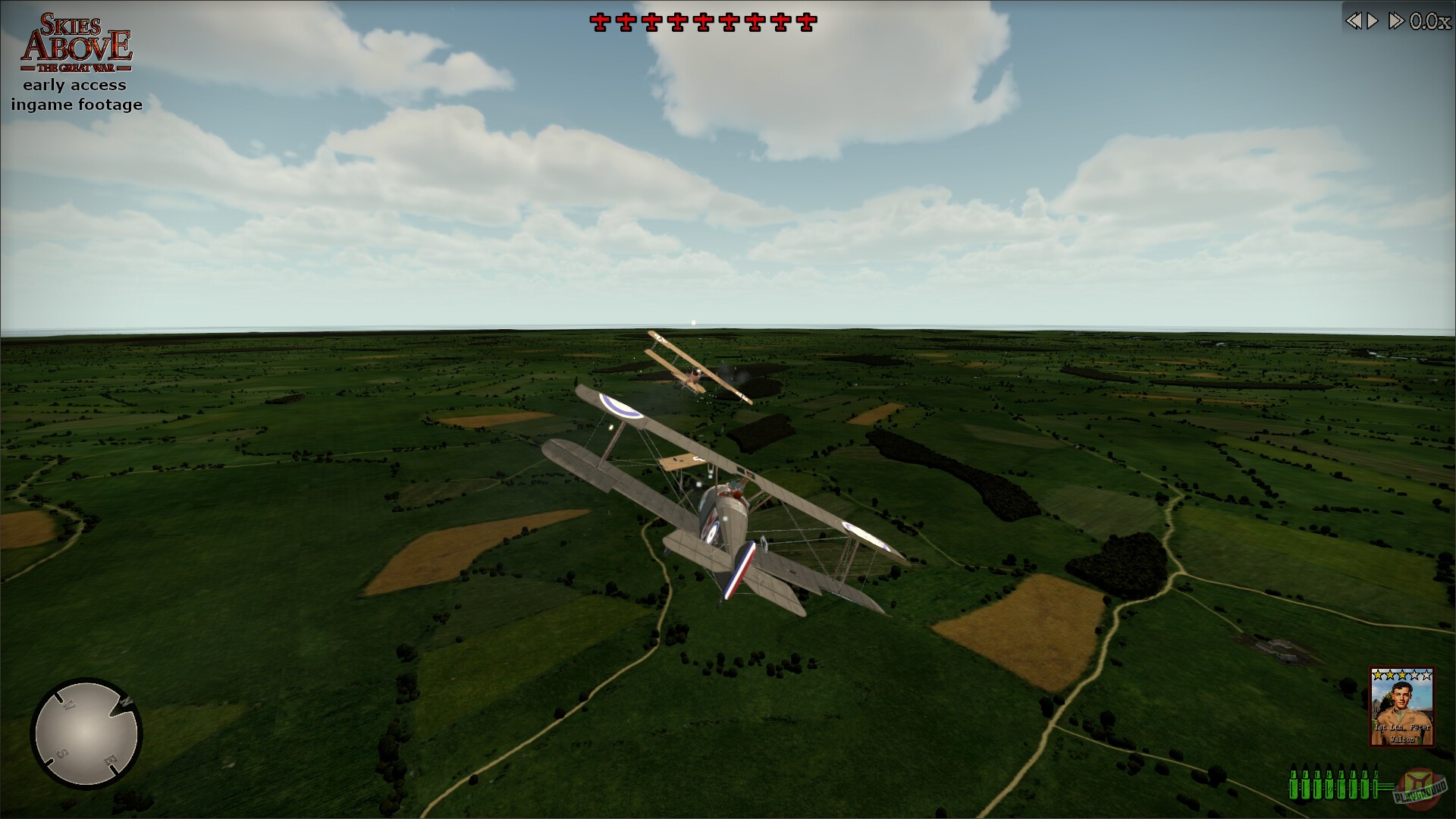This screenshot has height=819, width=1456.
Task: Select the middle red aircraft icon at top
Action: pyautogui.click(x=702, y=22)
